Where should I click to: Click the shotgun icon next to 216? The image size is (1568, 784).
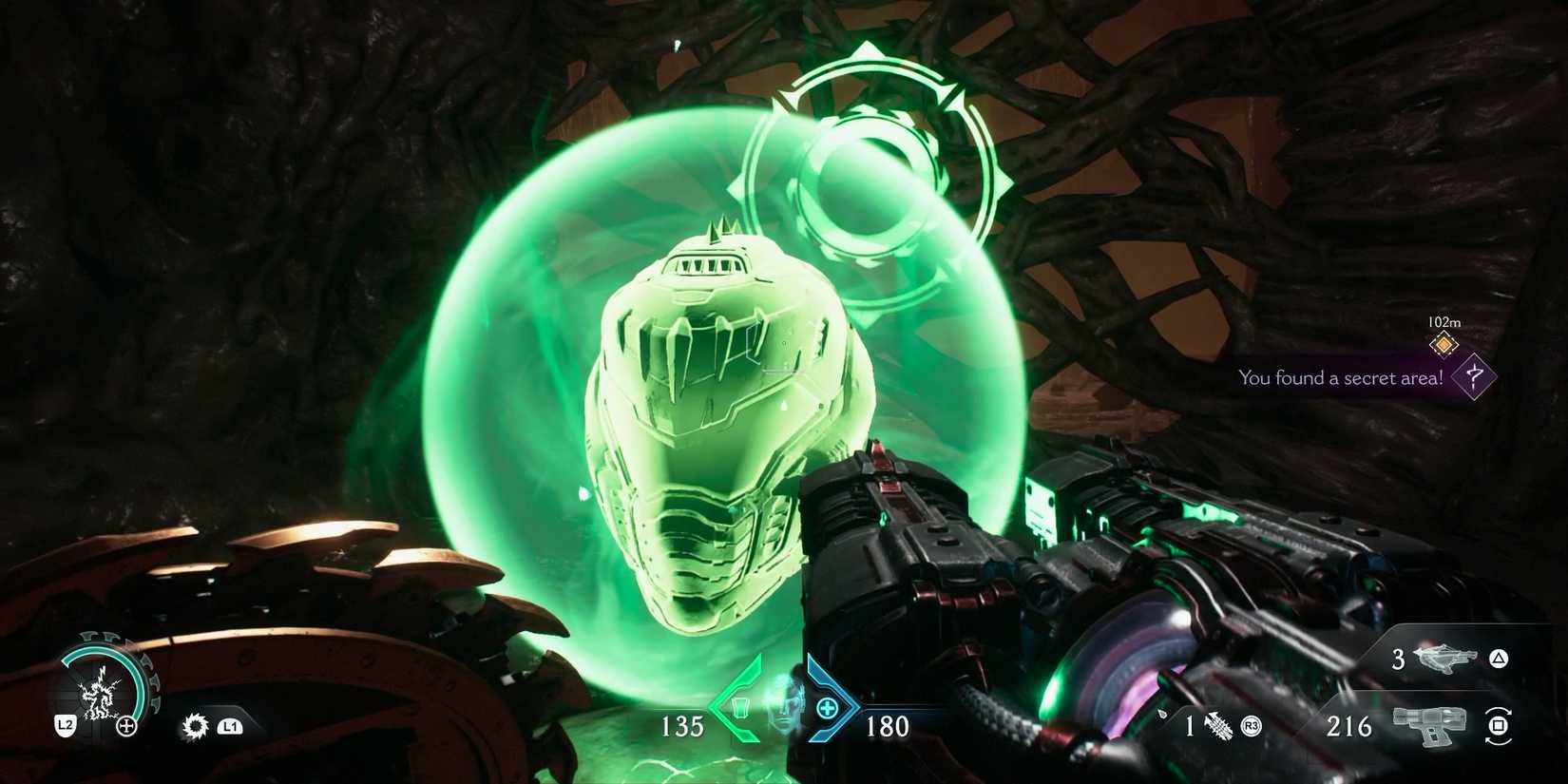click(x=1429, y=727)
